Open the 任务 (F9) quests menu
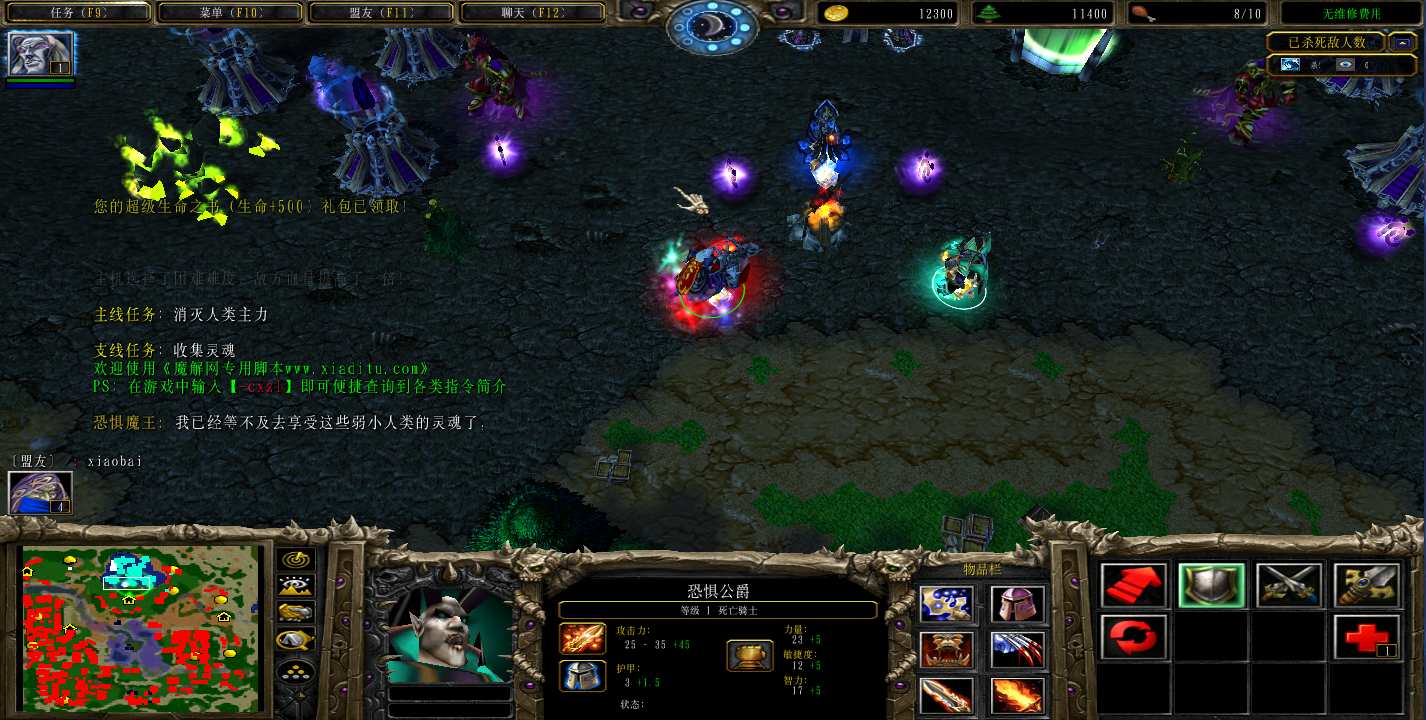The height and width of the screenshot is (720, 1426). pos(77,13)
